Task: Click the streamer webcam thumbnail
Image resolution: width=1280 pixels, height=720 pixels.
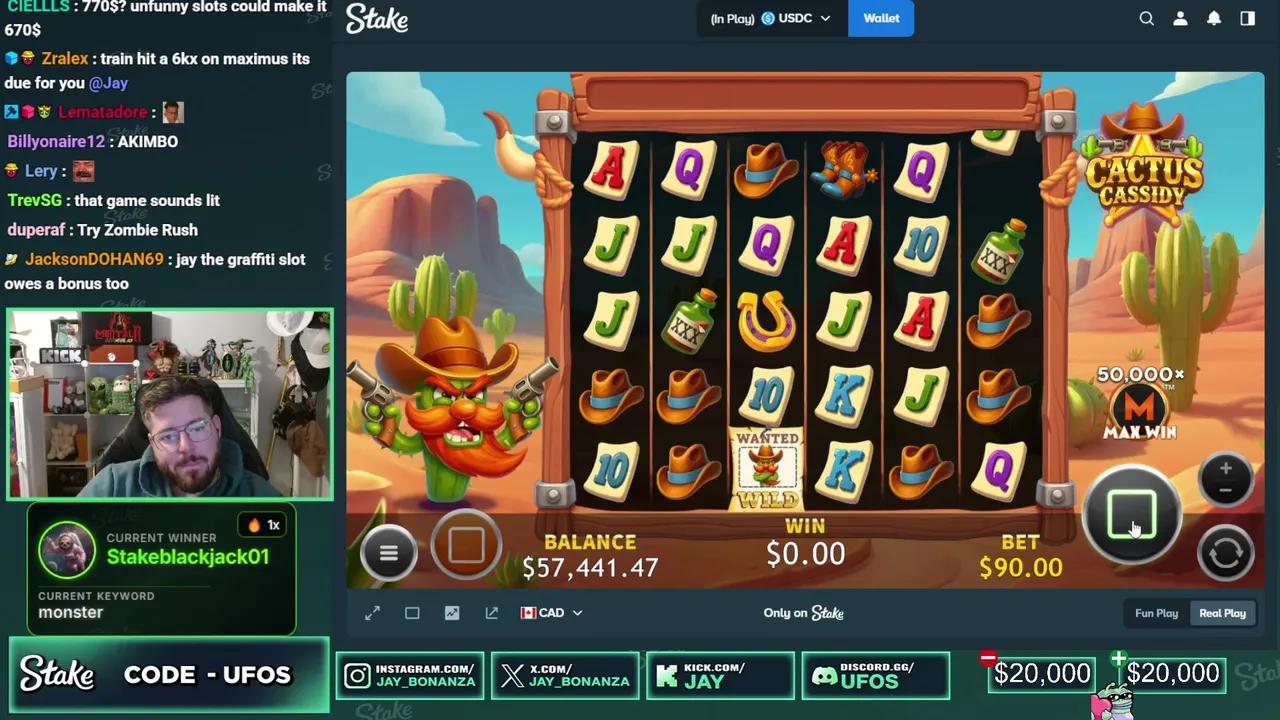Action: (170, 404)
